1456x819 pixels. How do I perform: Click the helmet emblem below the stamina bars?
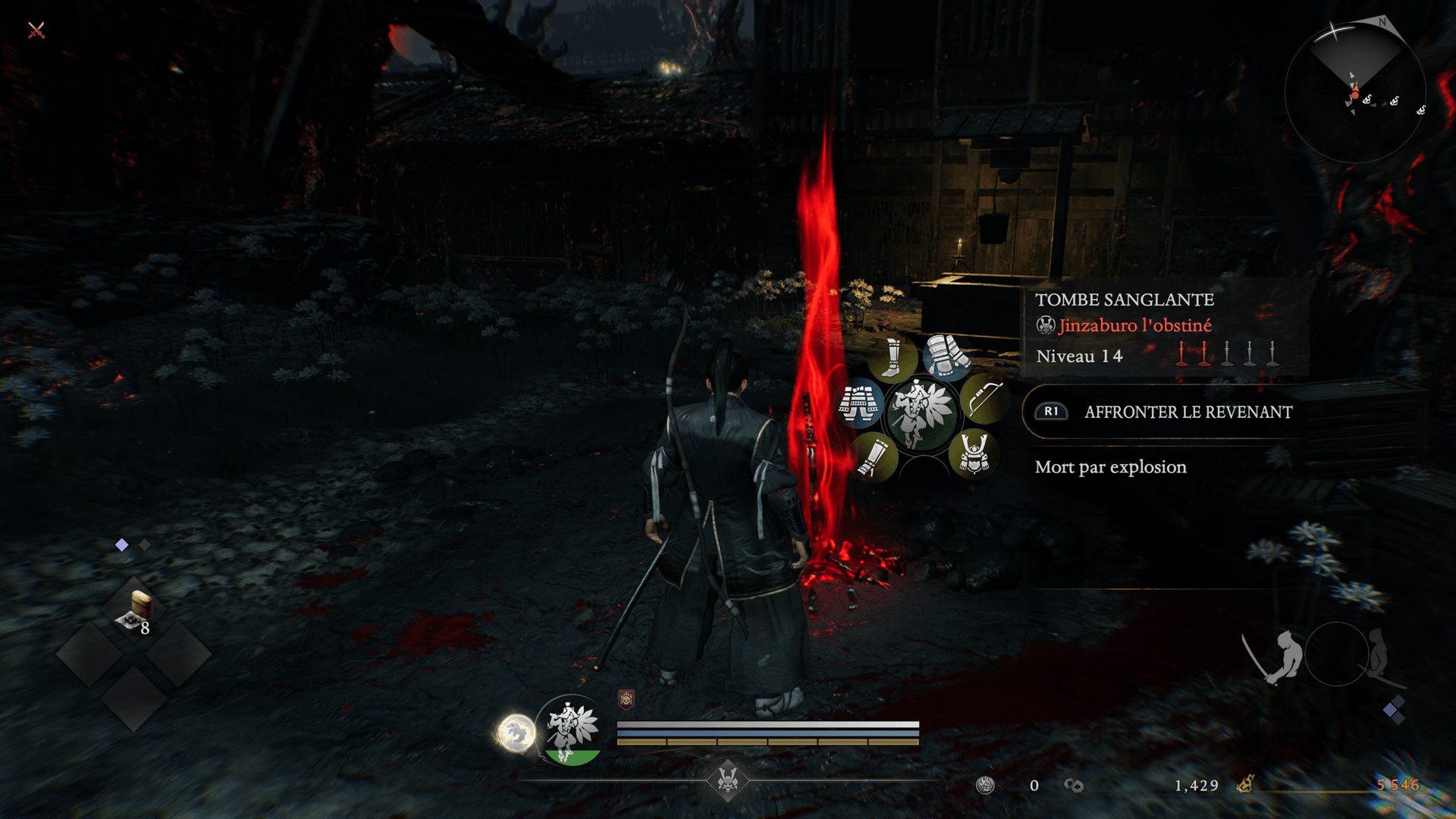point(728,780)
